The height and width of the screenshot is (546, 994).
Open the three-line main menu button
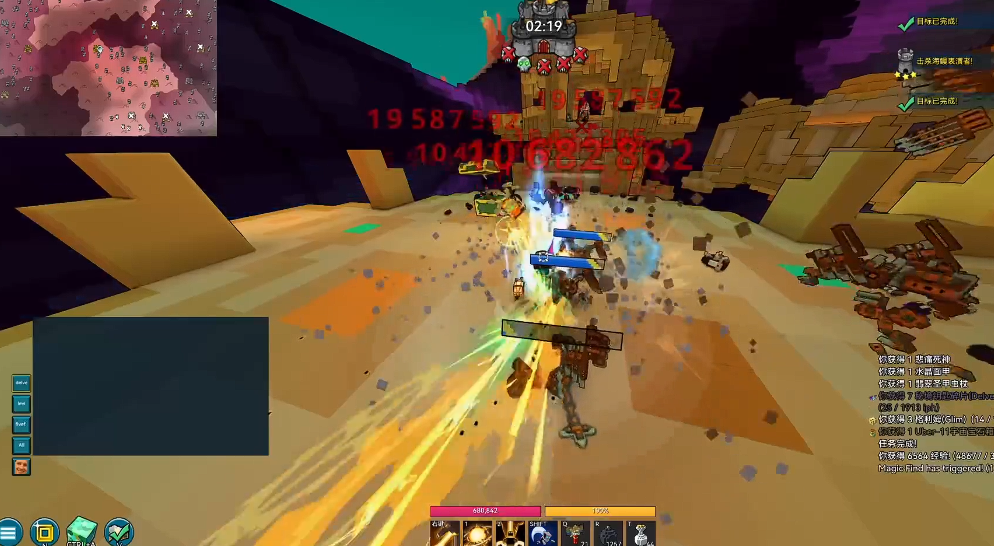tap(10, 532)
